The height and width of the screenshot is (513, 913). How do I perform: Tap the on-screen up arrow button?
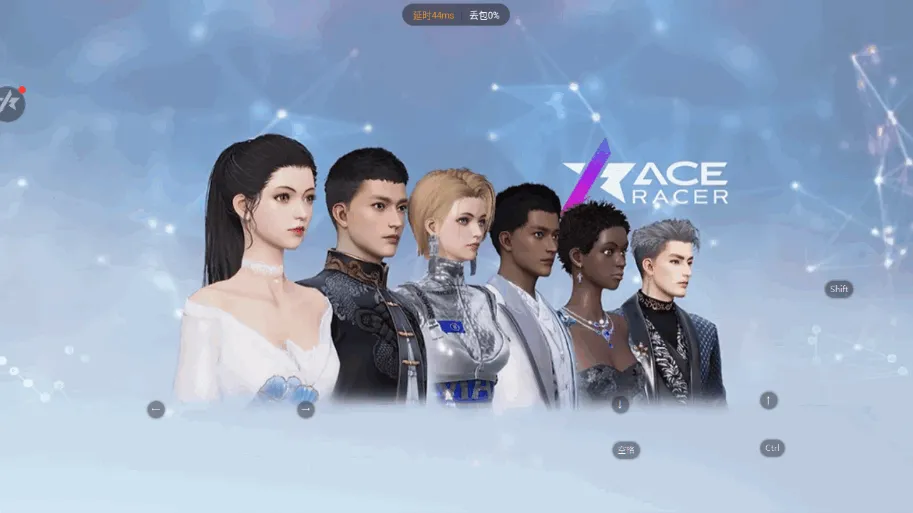pyautogui.click(x=768, y=400)
